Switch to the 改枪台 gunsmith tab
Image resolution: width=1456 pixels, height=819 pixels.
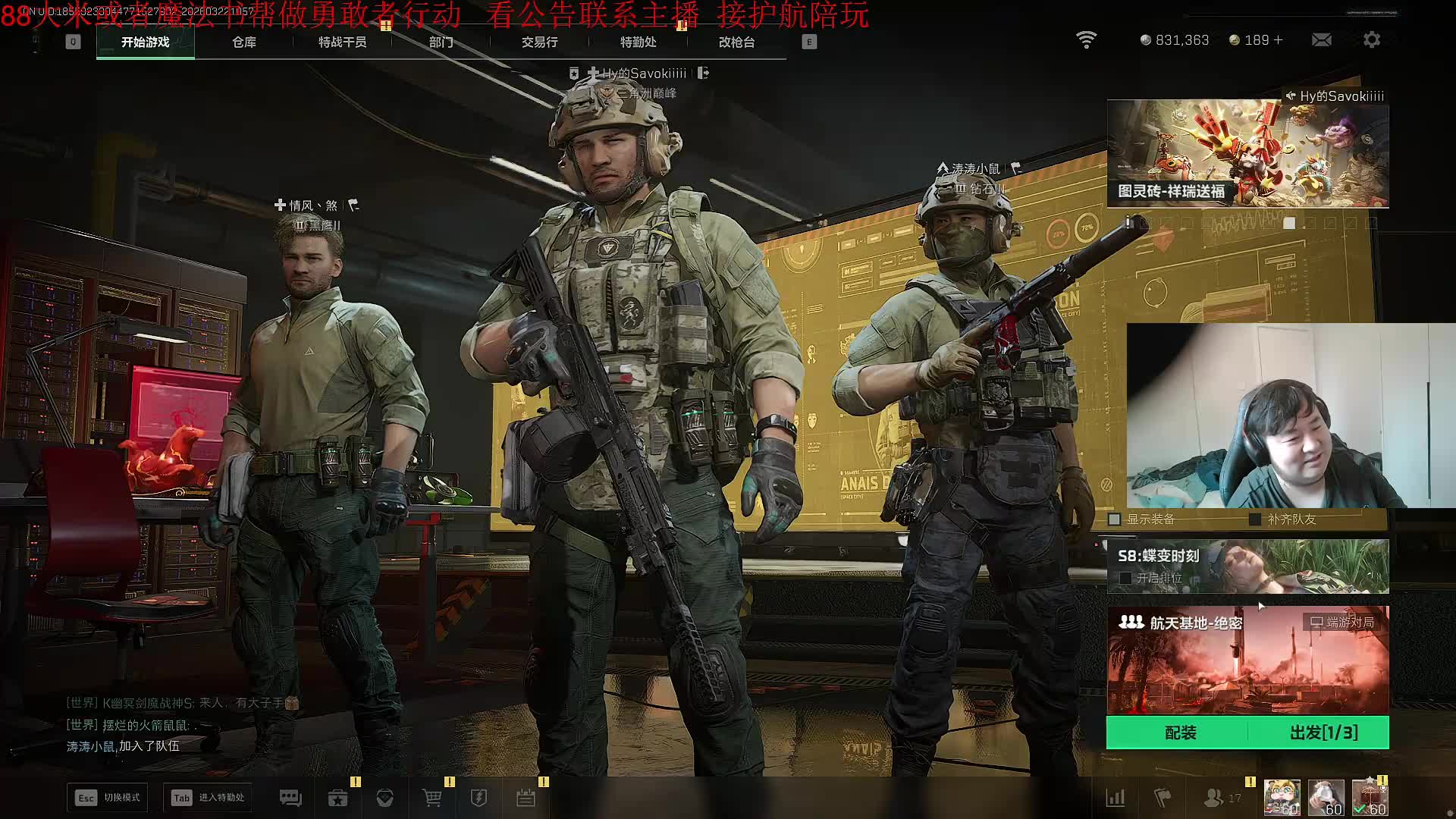tap(736, 42)
